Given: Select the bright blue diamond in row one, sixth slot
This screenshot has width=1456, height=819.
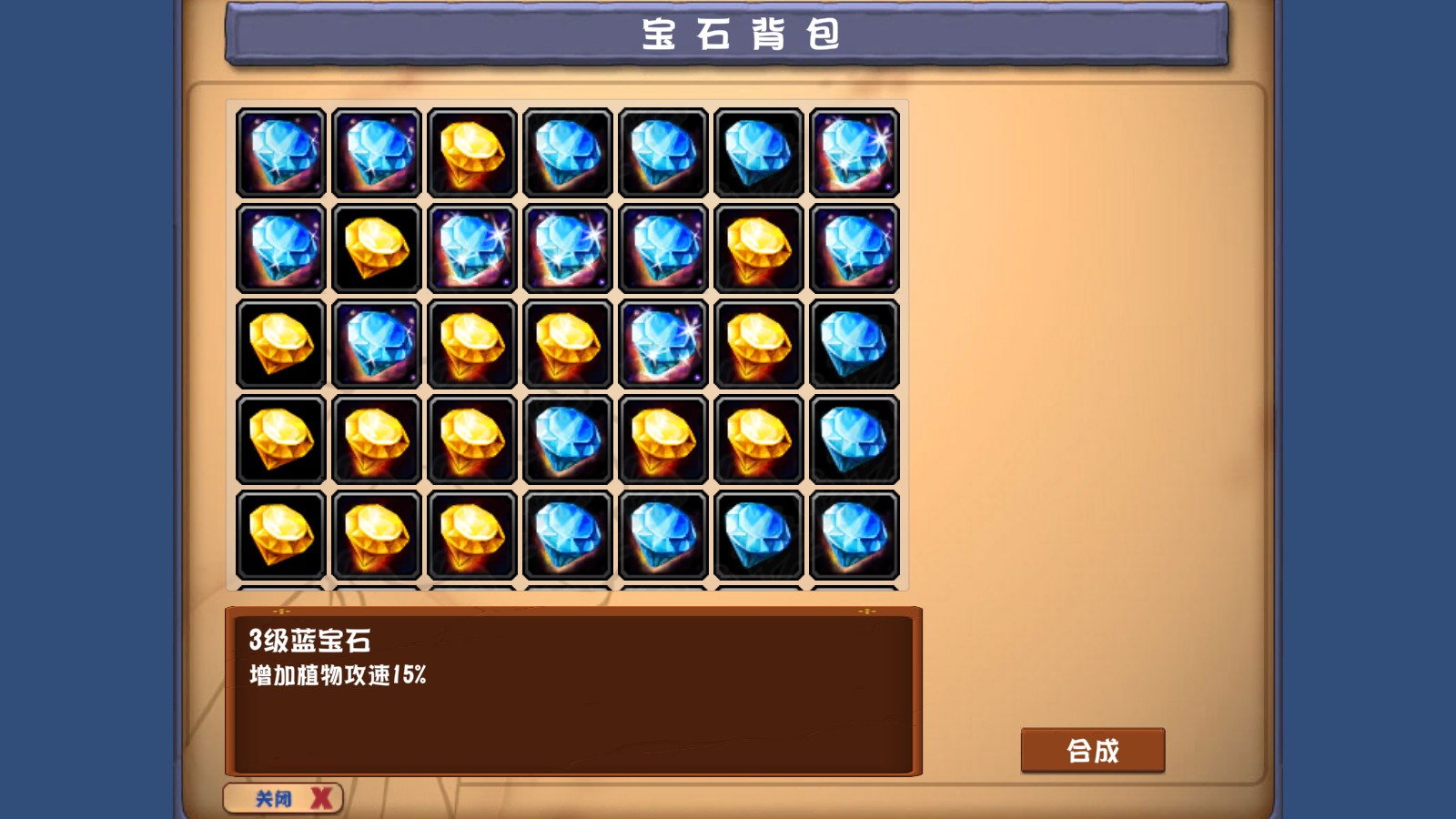Looking at the screenshot, I should pyautogui.click(x=759, y=152).
